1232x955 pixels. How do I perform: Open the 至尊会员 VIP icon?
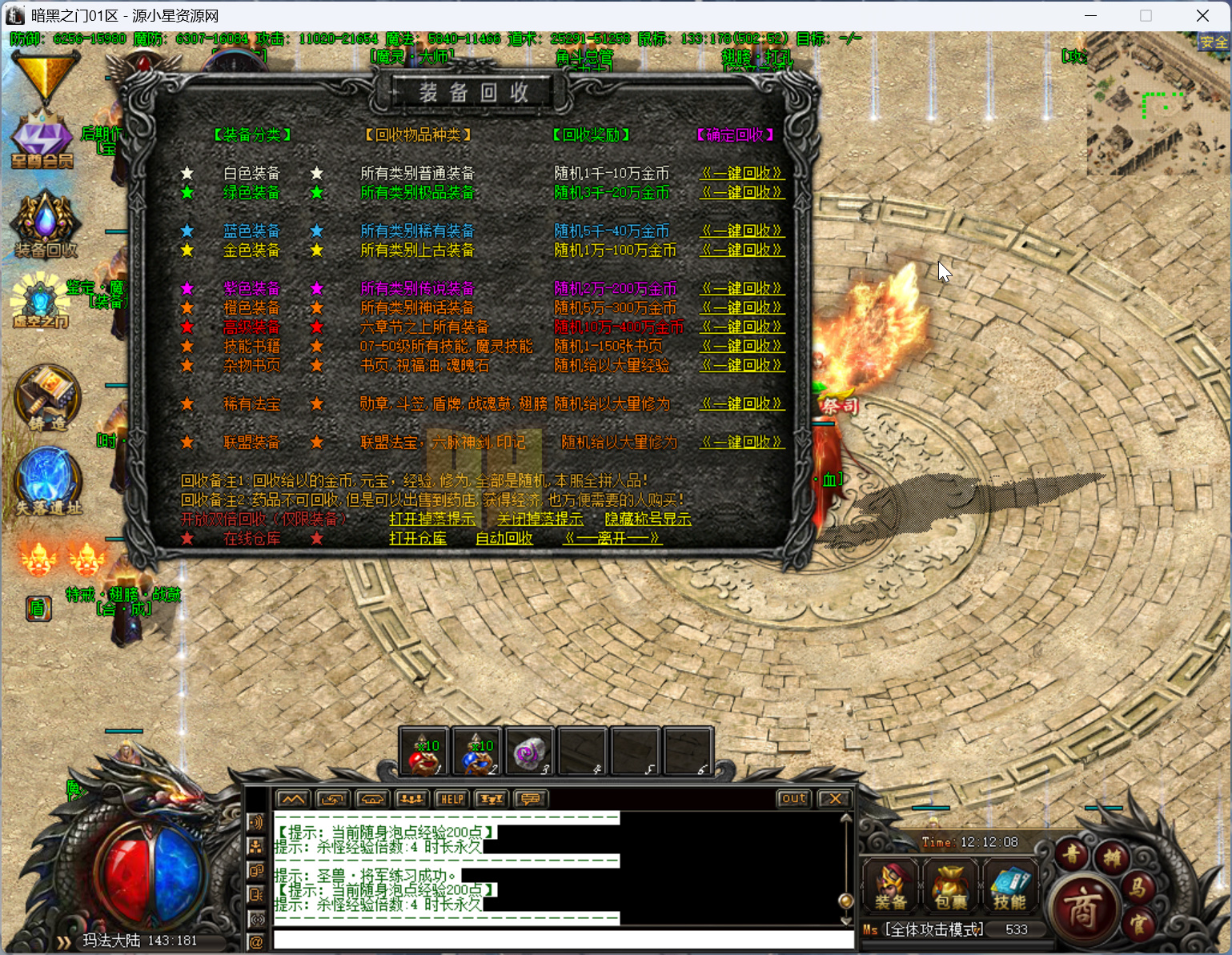(42, 140)
